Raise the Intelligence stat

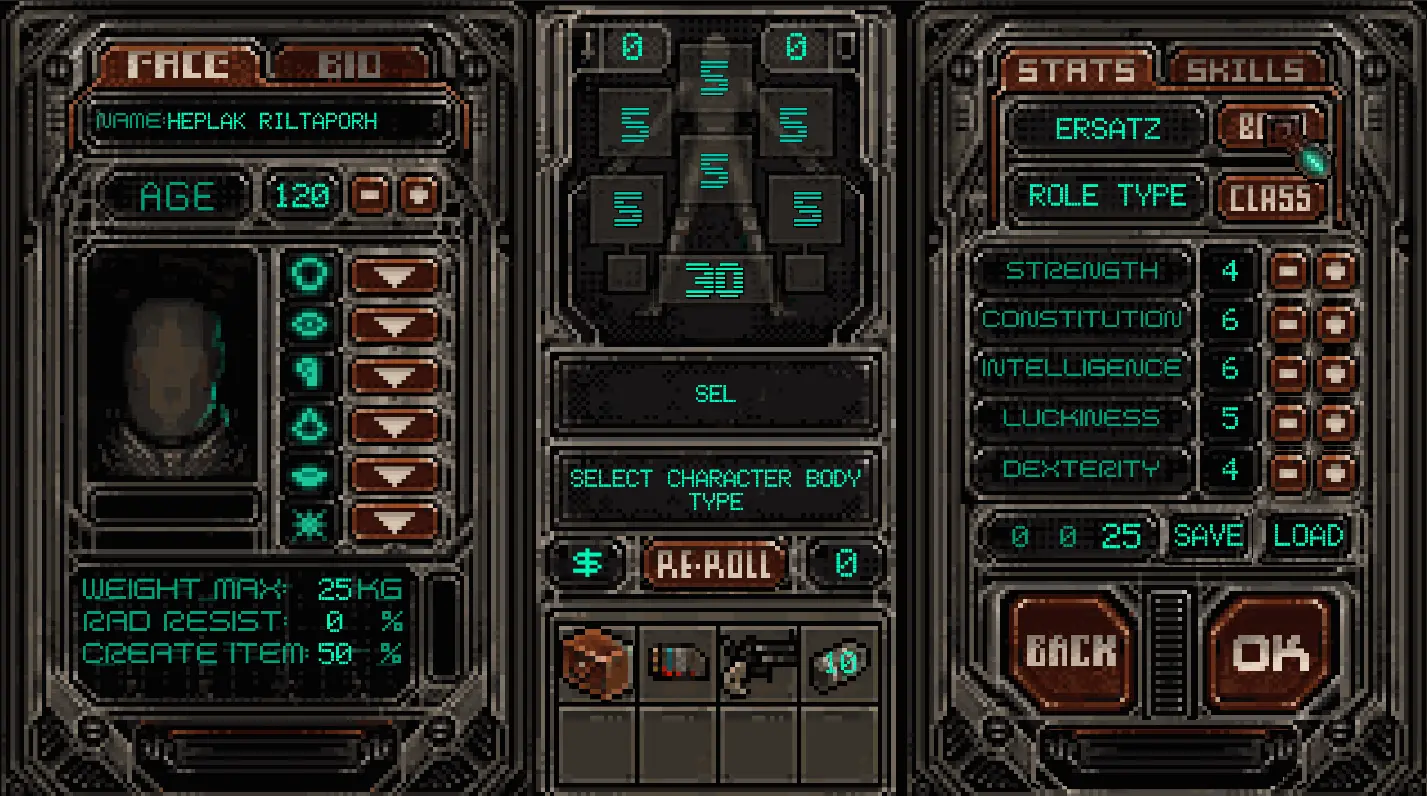coord(1336,371)
